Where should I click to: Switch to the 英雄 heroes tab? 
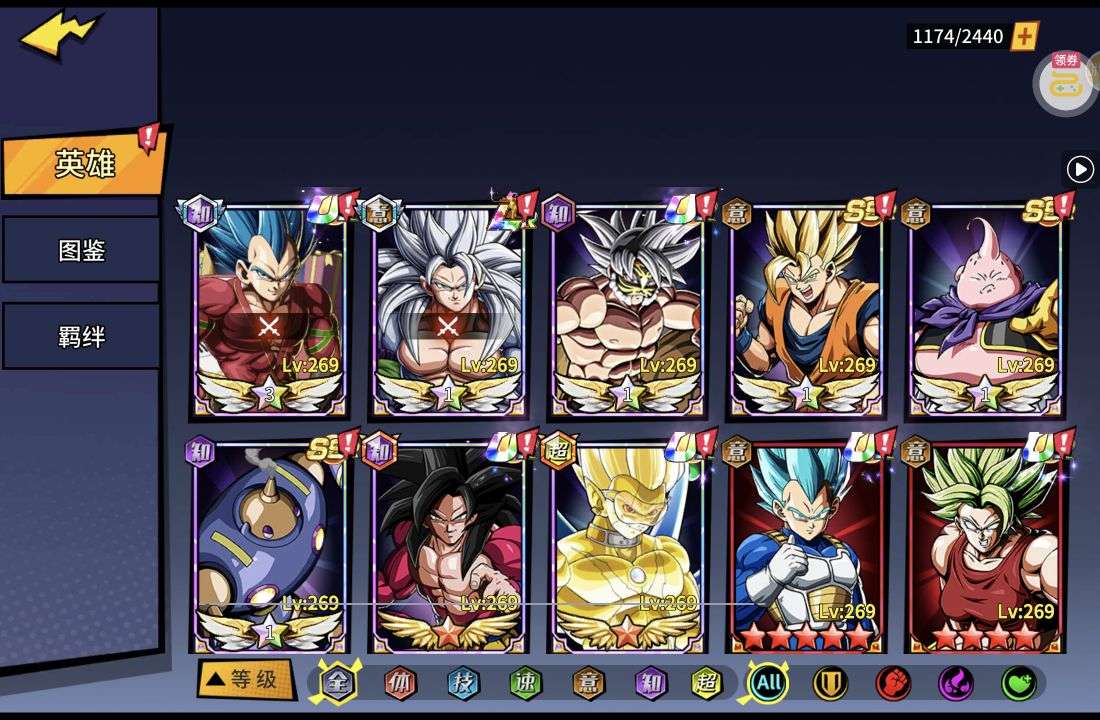[x=83, y=164]
